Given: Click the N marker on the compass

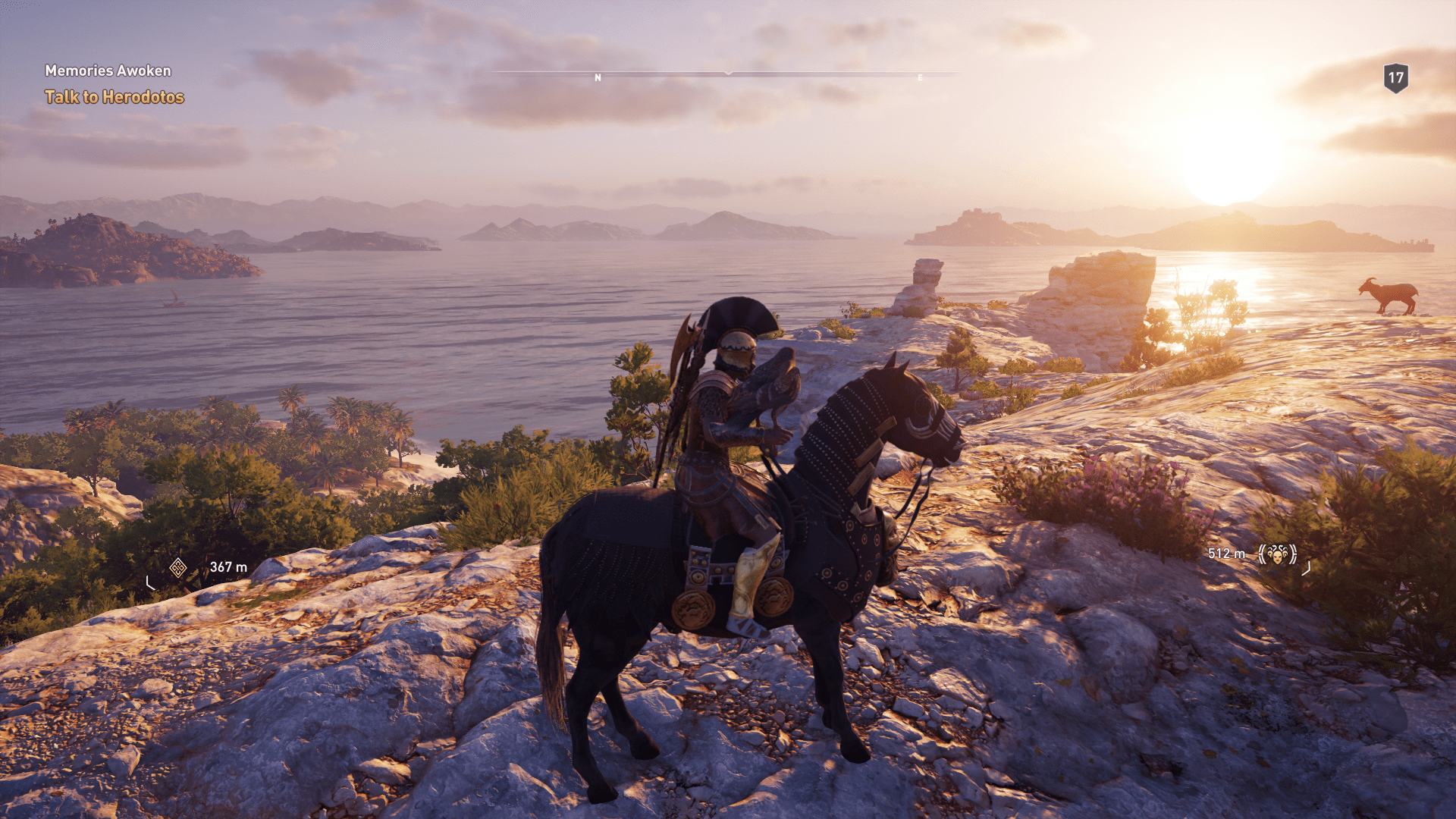Looking at the screenshot, I should (x=598, y=77).
